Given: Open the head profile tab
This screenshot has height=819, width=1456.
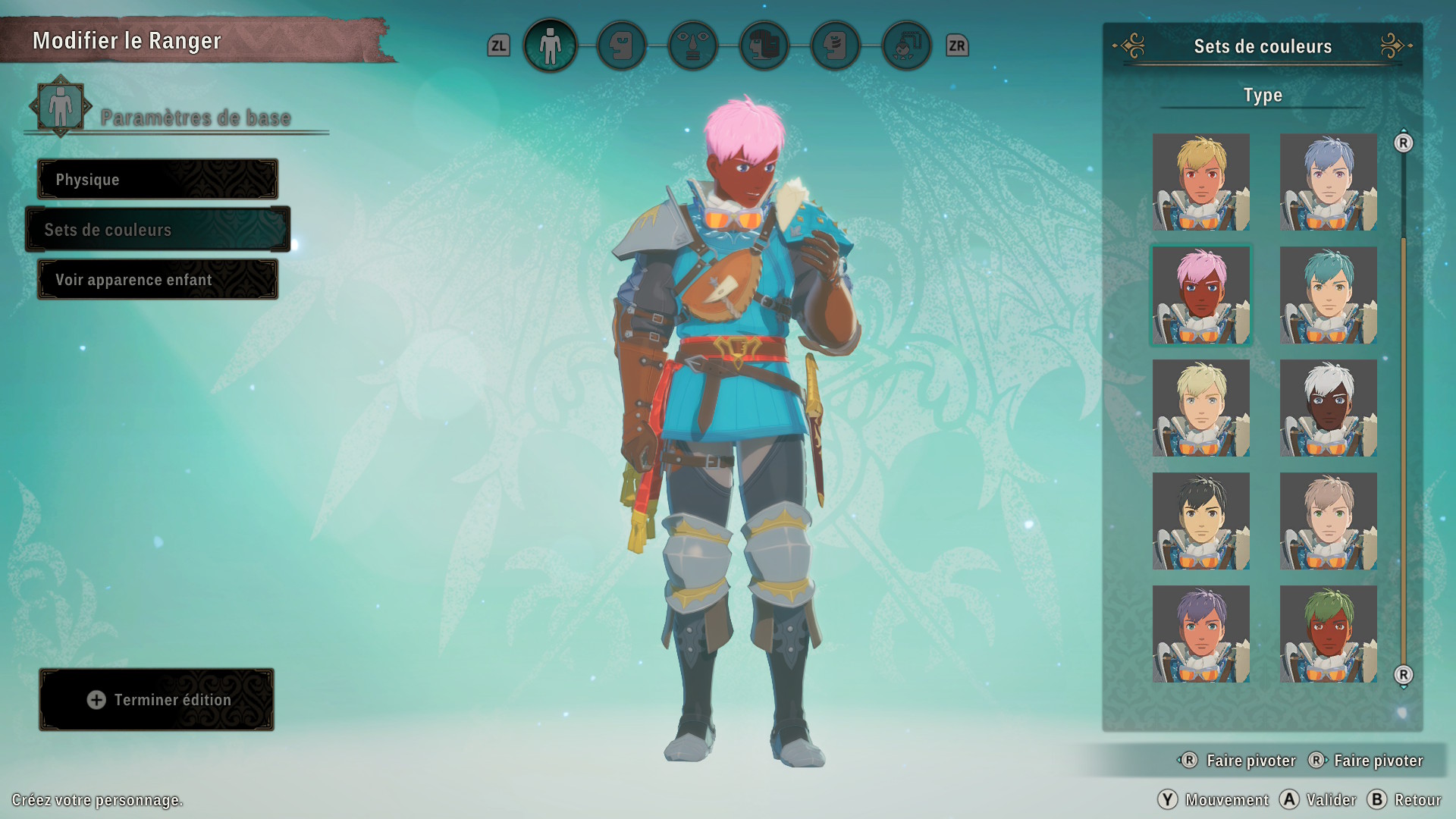Looking at the screenshot, I should click(621, 46).
